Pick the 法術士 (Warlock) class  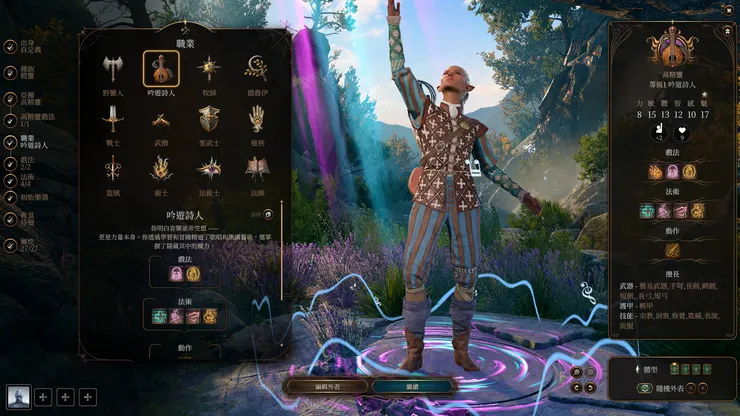[x=209, y=170]
